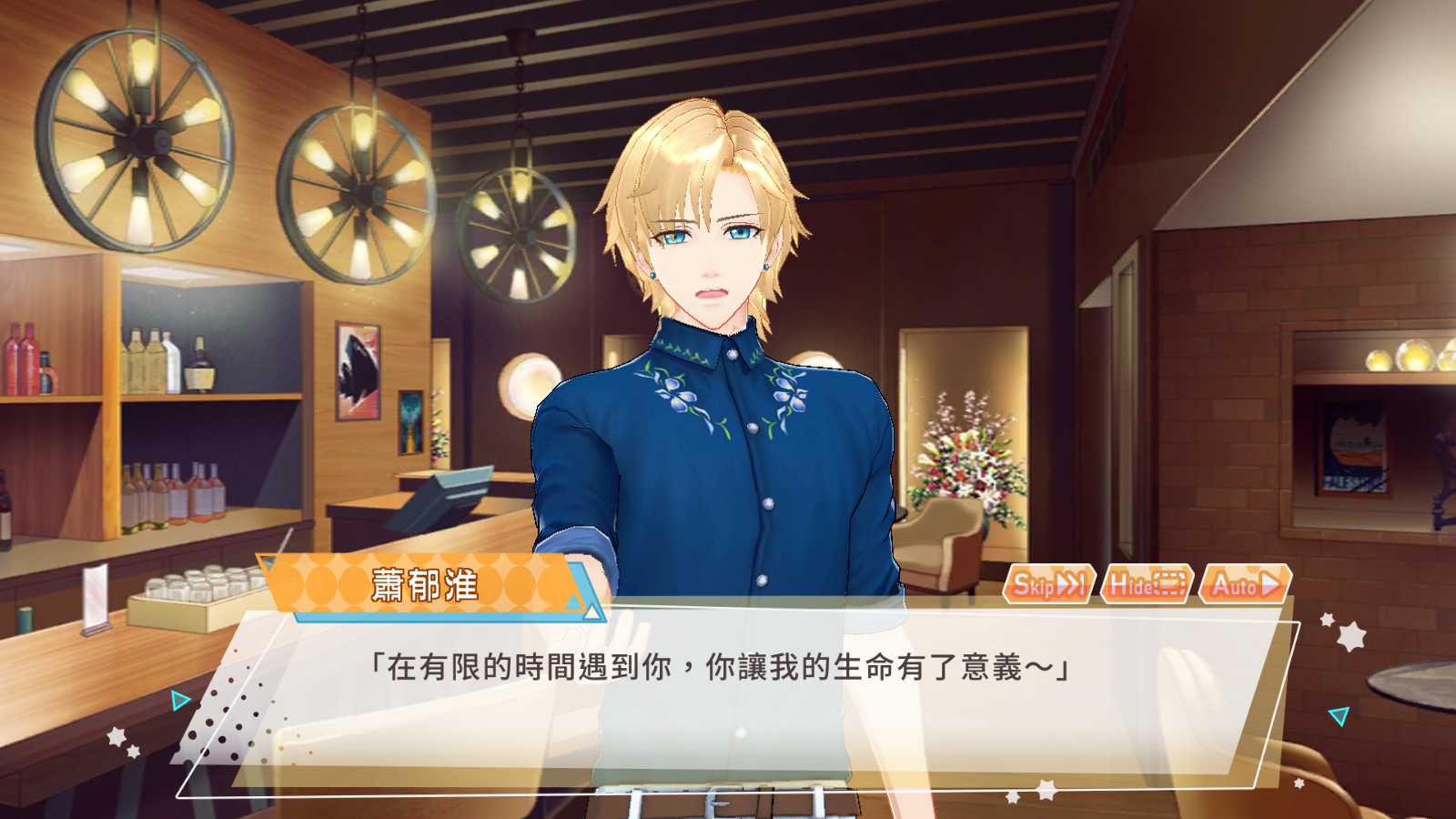This screenshot has height=819, width=1456.
Task: Click the screen frame icon on the Hide button
Action: pos(1170,584)
